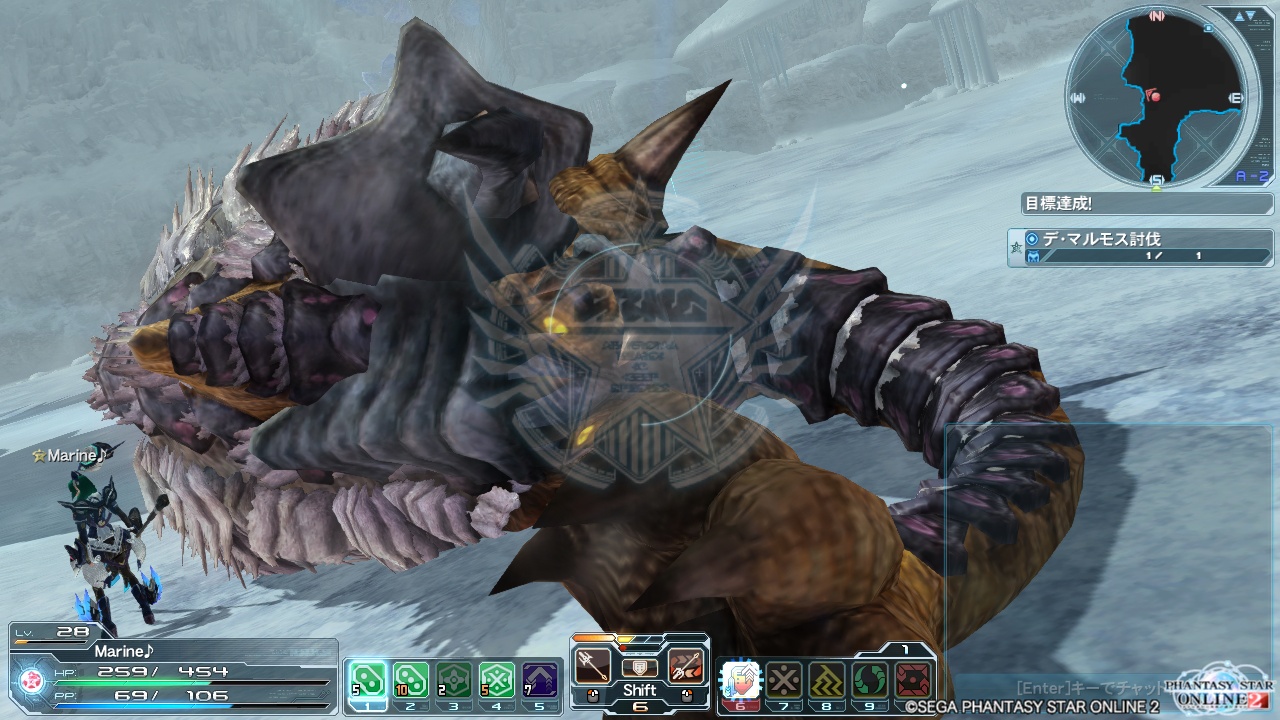Select the left weapon action spear icon
1280x720 pixels.
point(592,665)
